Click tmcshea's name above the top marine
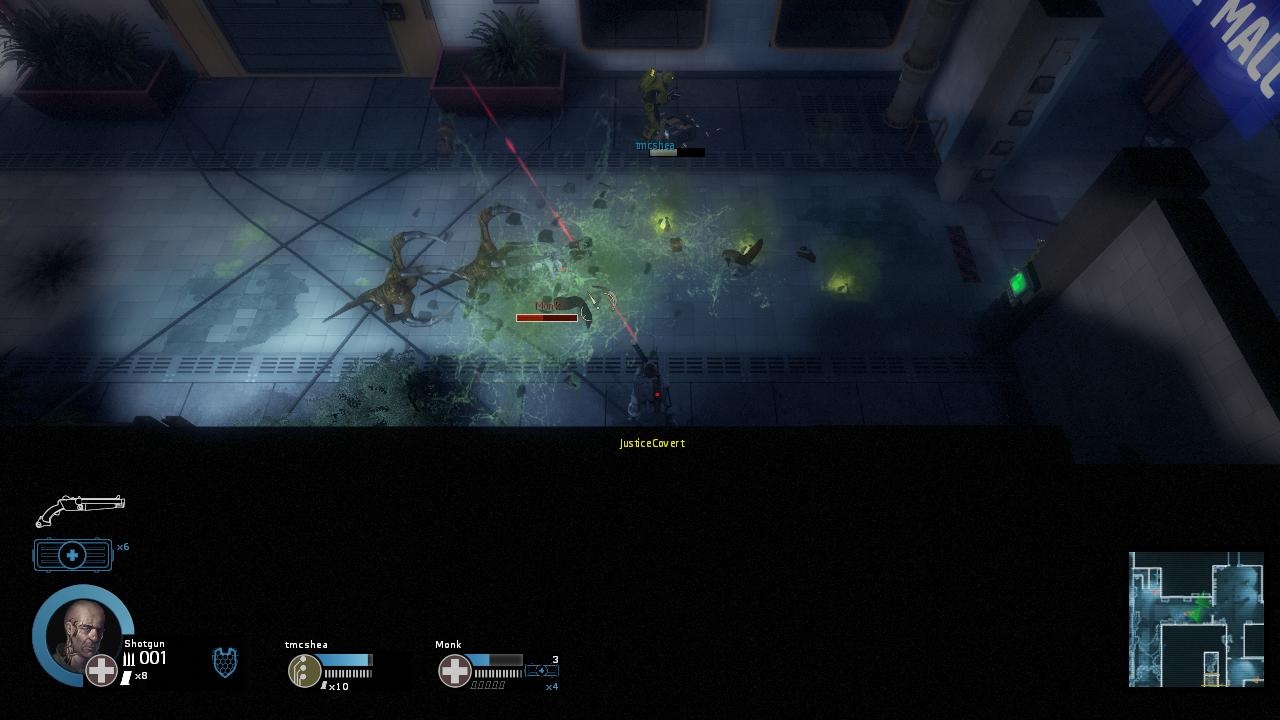This screenshot has height=720, width=1280. pos(655,144)
